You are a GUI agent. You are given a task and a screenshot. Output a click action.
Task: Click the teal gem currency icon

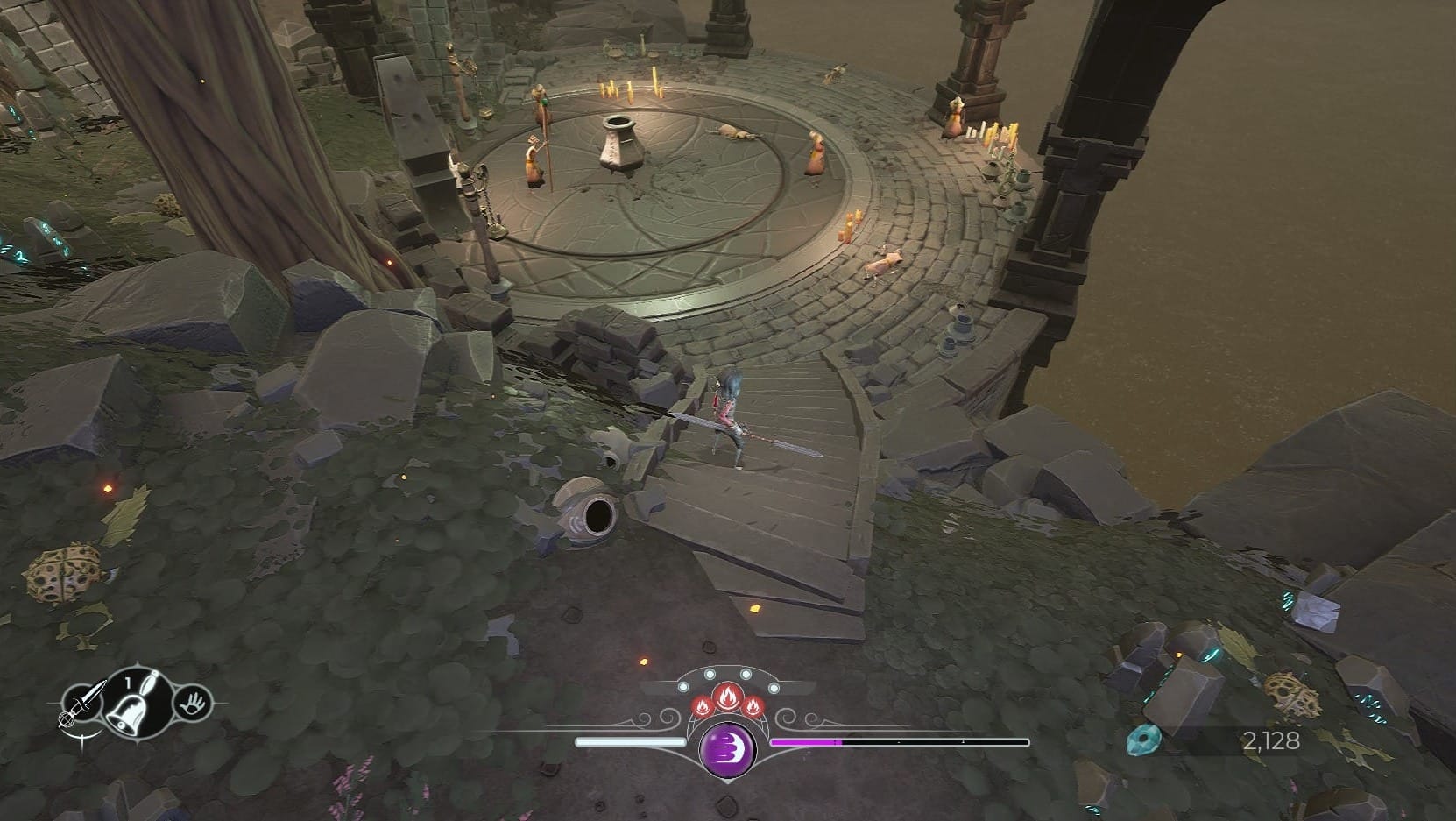click(x=1144, y=740)
